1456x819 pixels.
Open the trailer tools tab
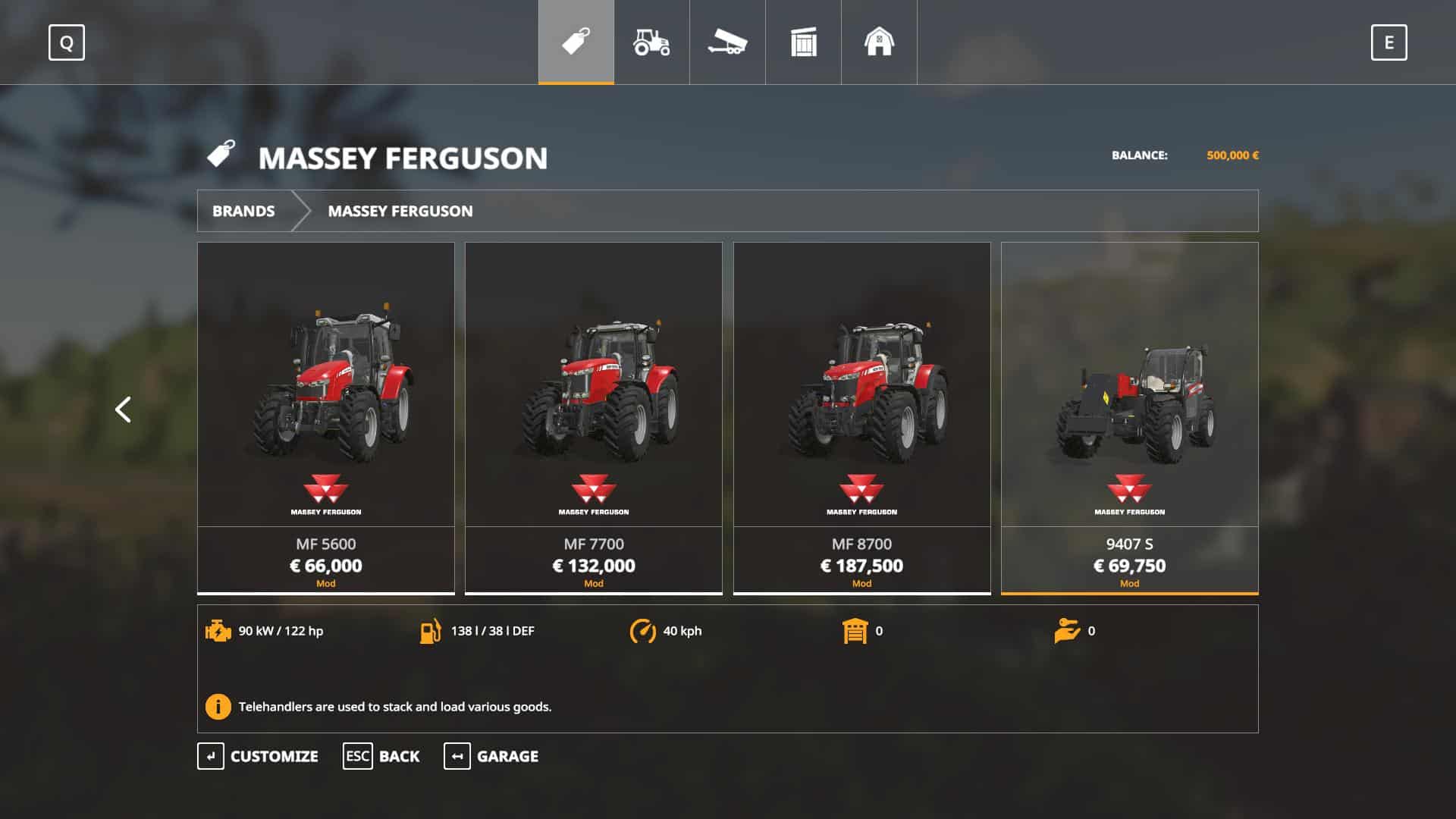pyautogui.click(x=727, y=42)
